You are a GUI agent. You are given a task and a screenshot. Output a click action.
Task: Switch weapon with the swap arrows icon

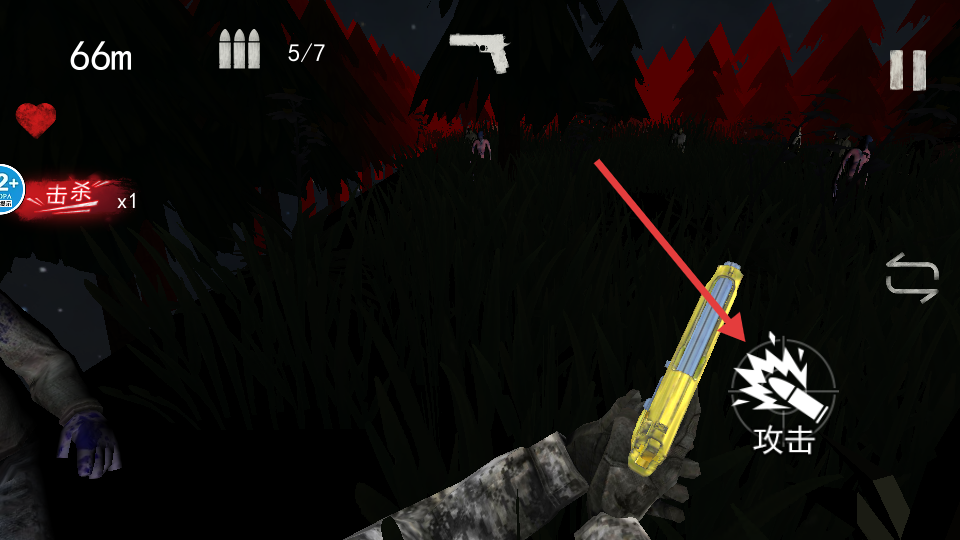(912, 277)
